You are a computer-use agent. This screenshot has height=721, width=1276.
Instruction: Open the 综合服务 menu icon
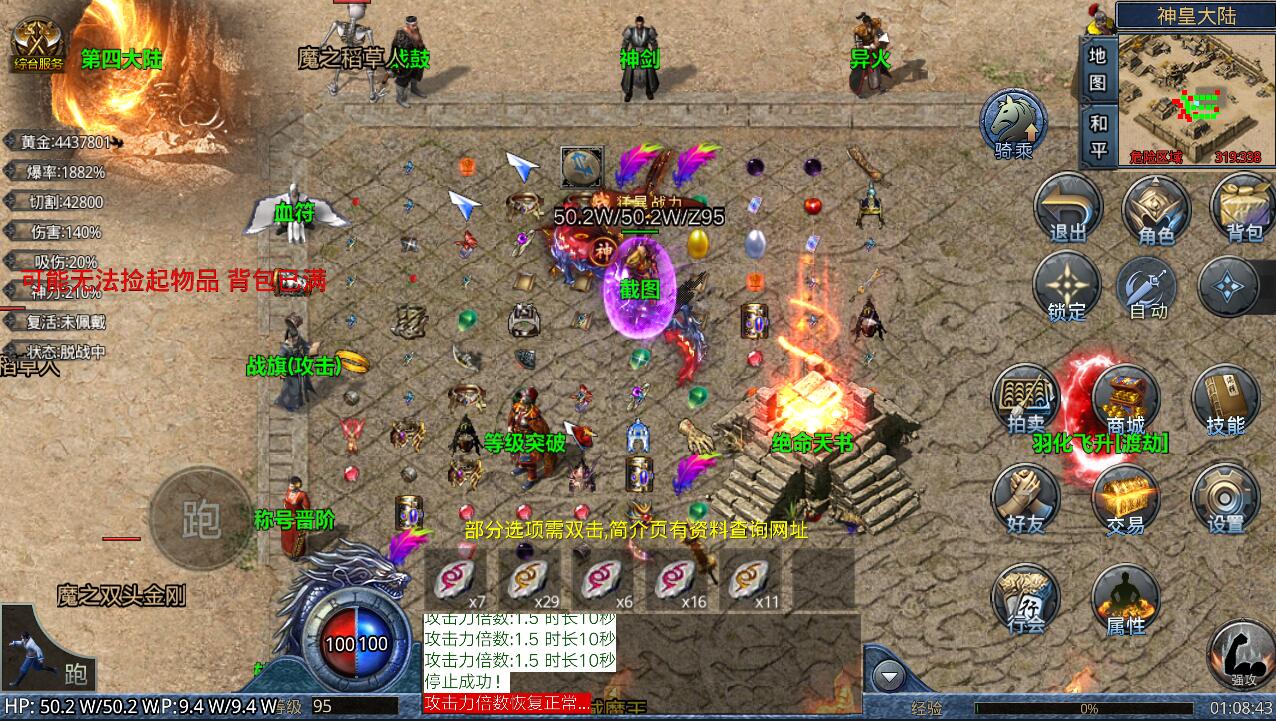[x=38, y=45]
